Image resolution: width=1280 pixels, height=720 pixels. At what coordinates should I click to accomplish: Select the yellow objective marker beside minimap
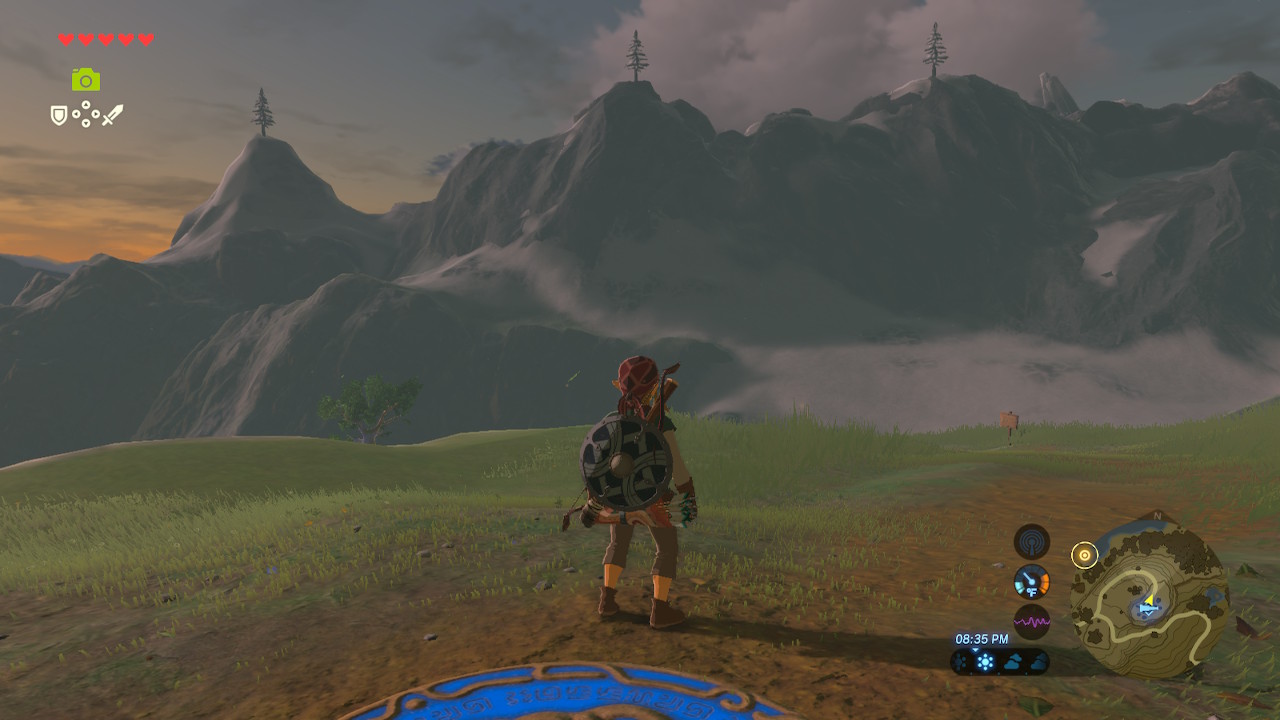(x=1084, y=554)
